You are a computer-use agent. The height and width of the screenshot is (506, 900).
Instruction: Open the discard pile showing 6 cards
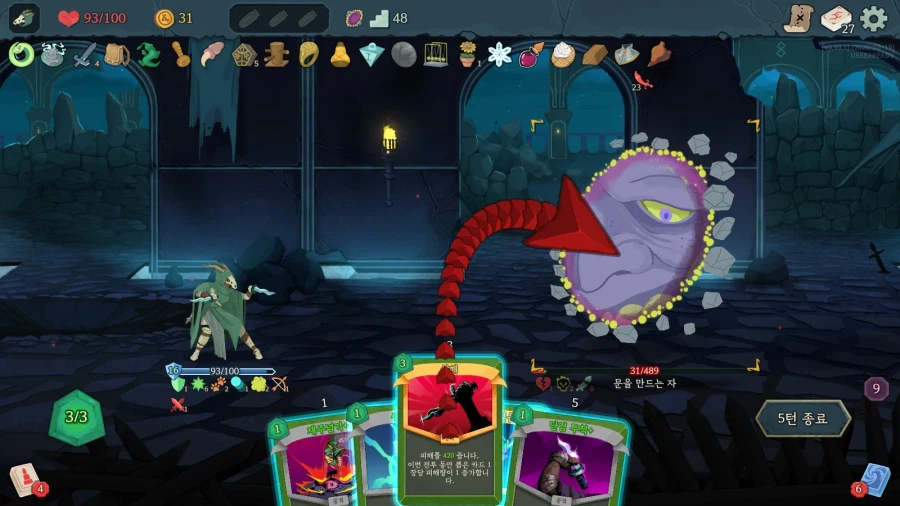pyautogui.click(x=874, y=479)
